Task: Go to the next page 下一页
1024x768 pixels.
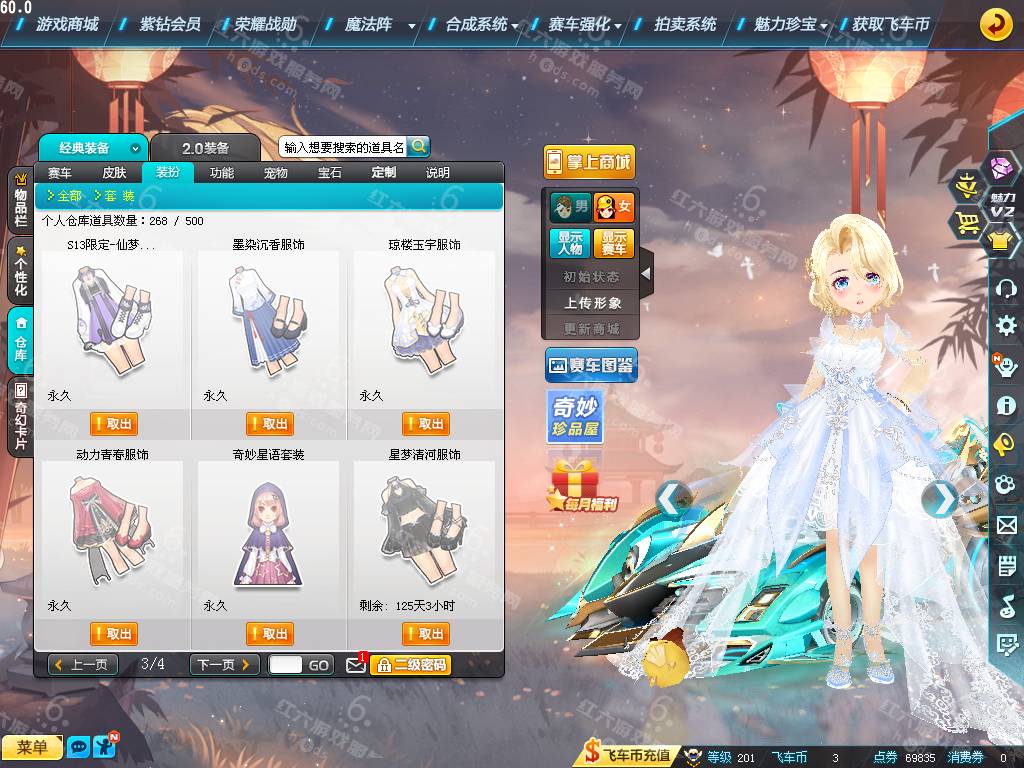Action: coord(225,665)
